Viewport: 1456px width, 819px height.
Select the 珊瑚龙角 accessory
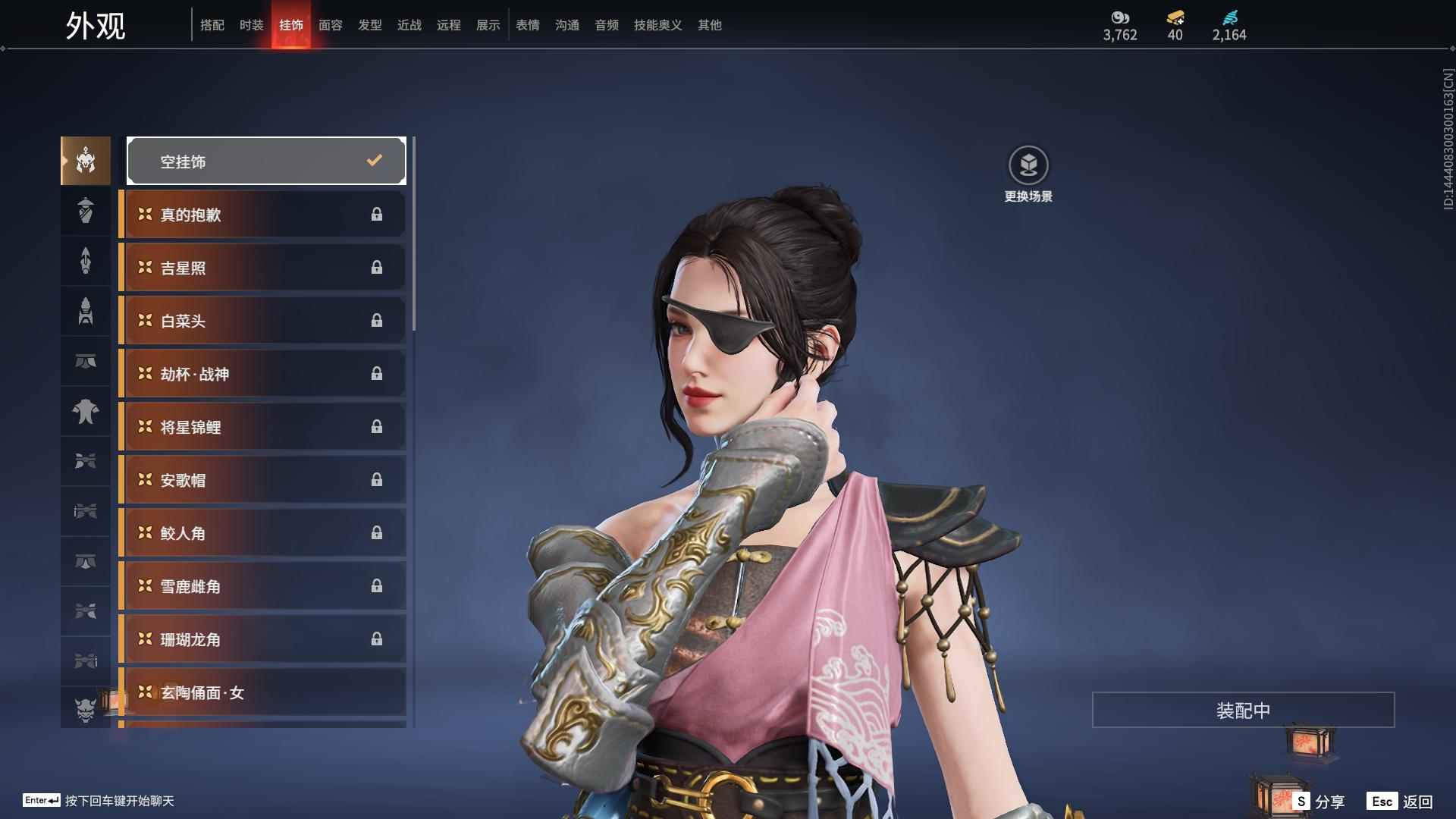click(x=262, y=639)
